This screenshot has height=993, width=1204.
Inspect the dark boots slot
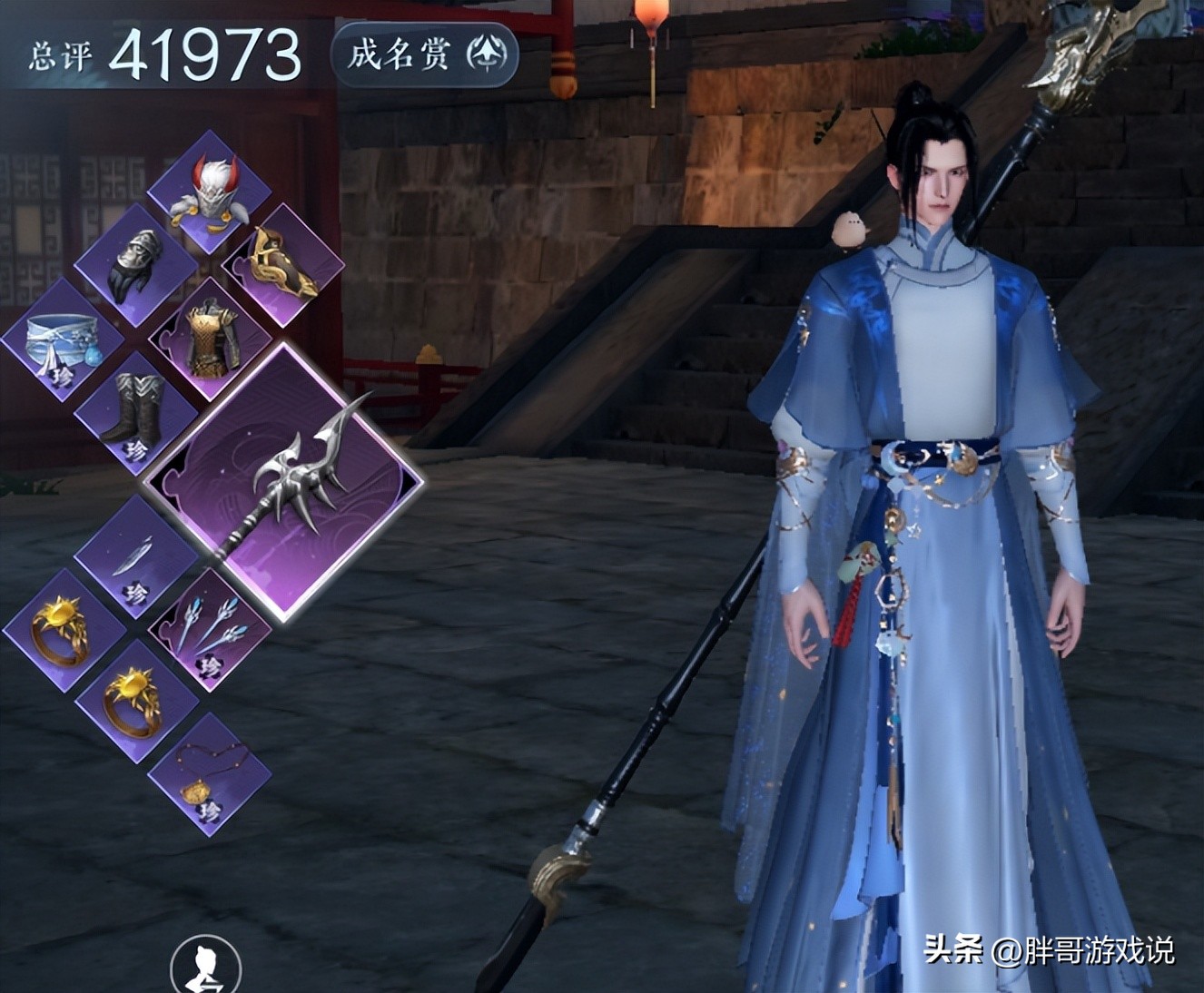pyautogui.click(x=135, y=410)
